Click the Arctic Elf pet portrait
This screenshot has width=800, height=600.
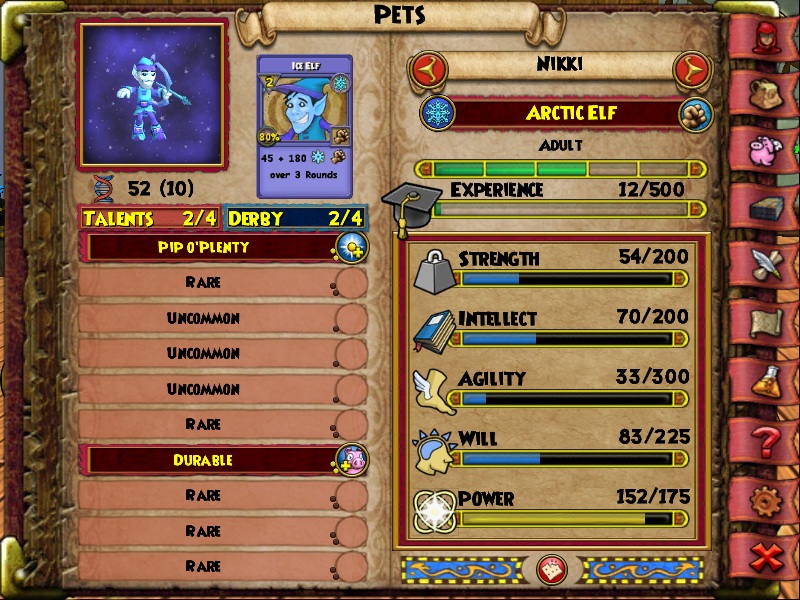click(x=152, y=94)
